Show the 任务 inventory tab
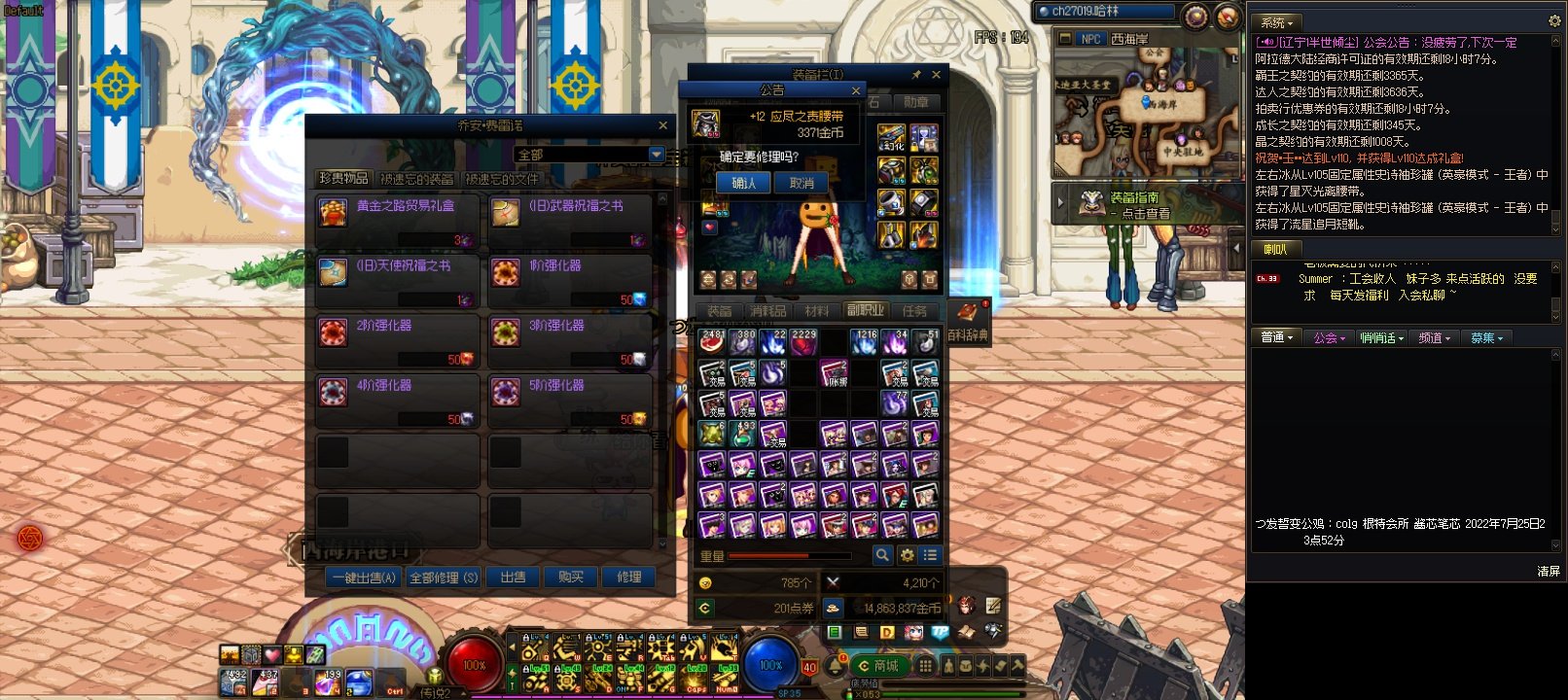1568x700 pixels. tap(914, 311)
